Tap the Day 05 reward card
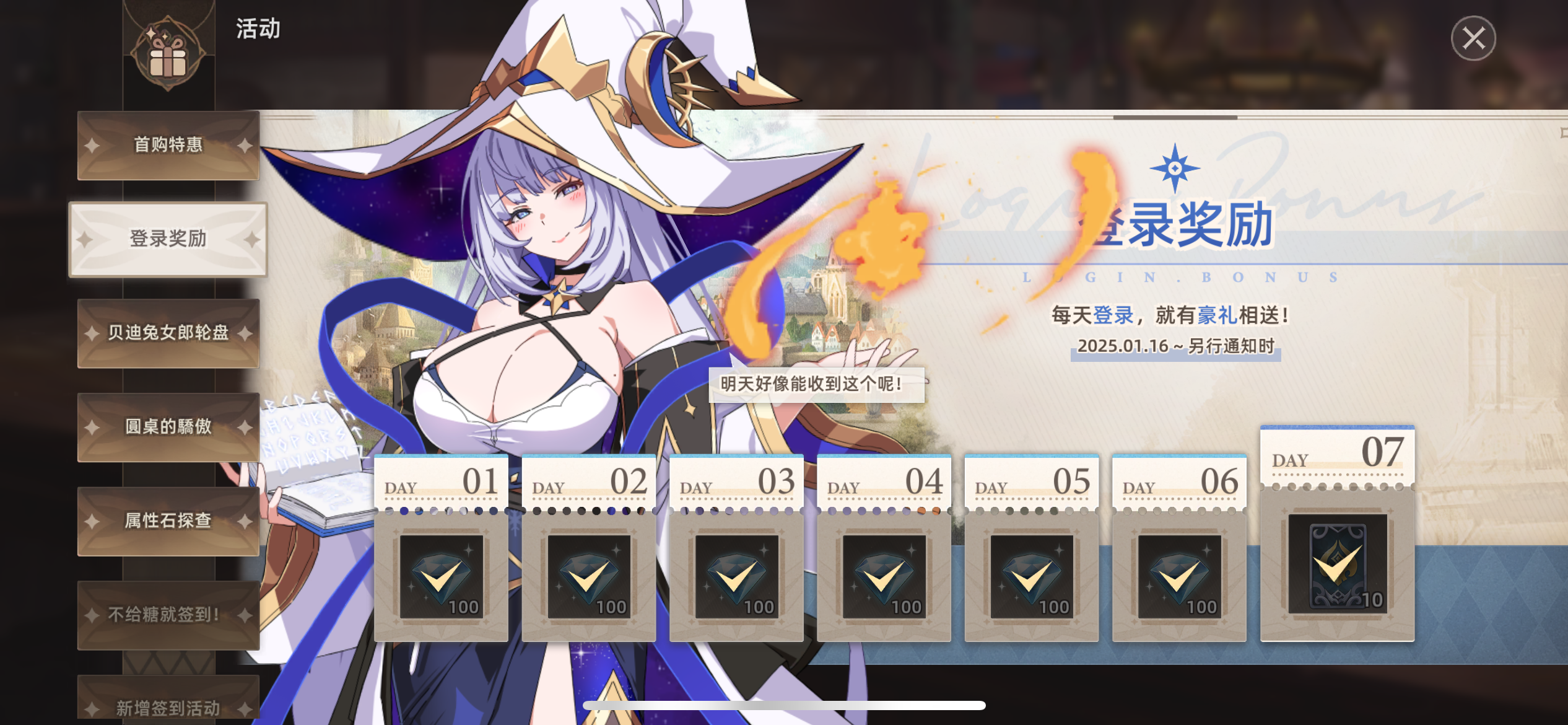The height and width of the screenshot is (725, 1568). 1032,576
